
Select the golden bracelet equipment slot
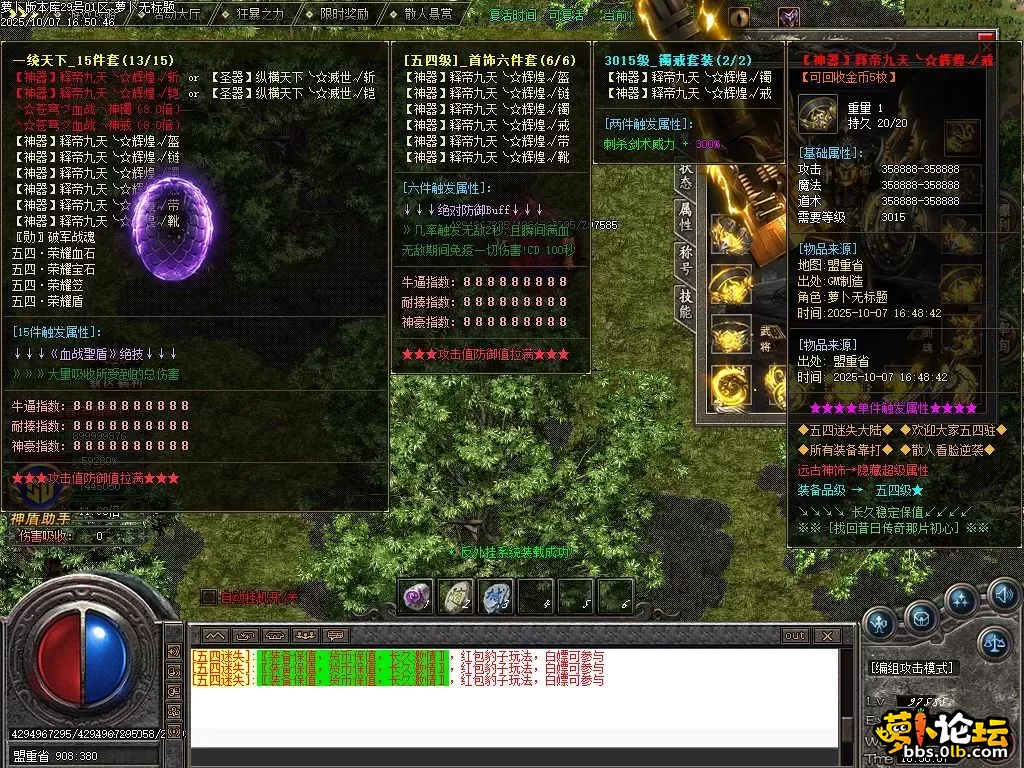pyautogui.click(x=730, y=284)
